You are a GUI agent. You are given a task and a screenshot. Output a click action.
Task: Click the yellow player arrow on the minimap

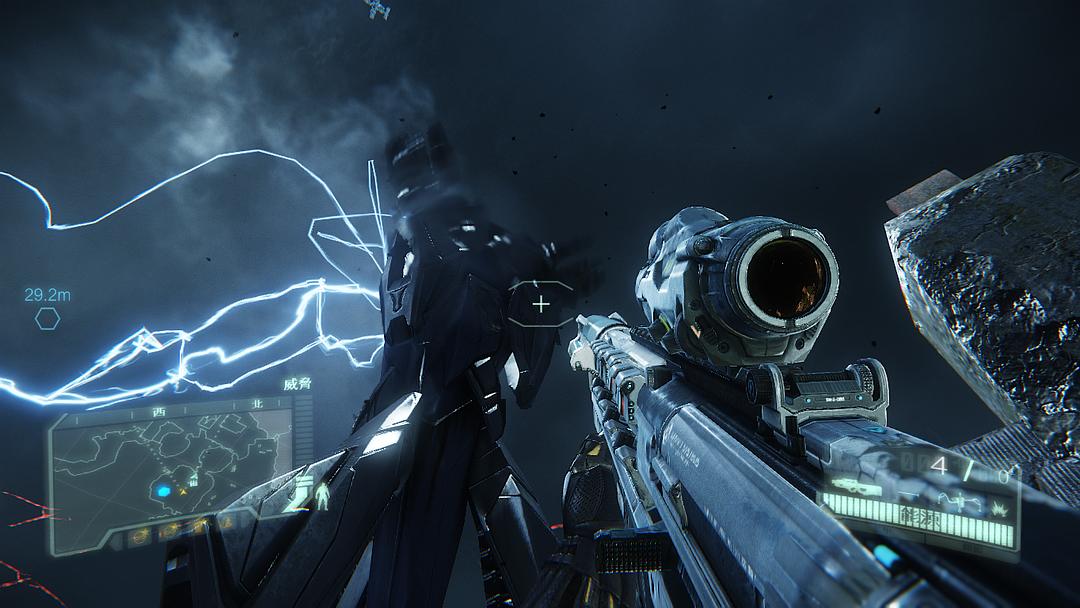[x=184, y=490]
